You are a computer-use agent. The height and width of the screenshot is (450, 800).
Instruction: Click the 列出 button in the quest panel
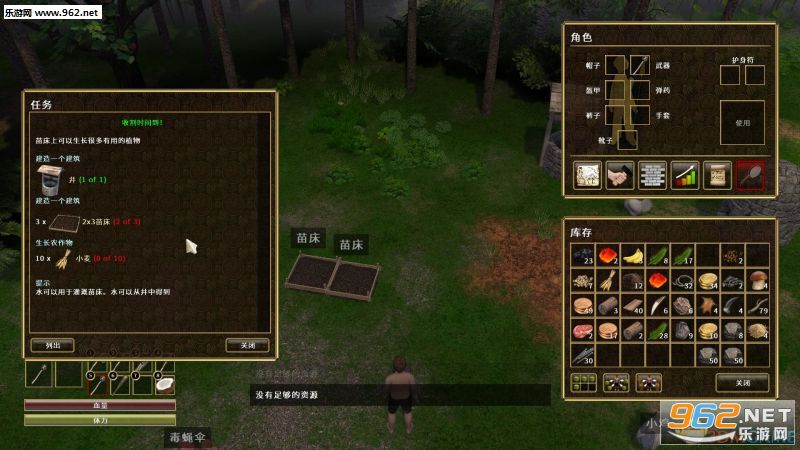[x=53, y=345]
